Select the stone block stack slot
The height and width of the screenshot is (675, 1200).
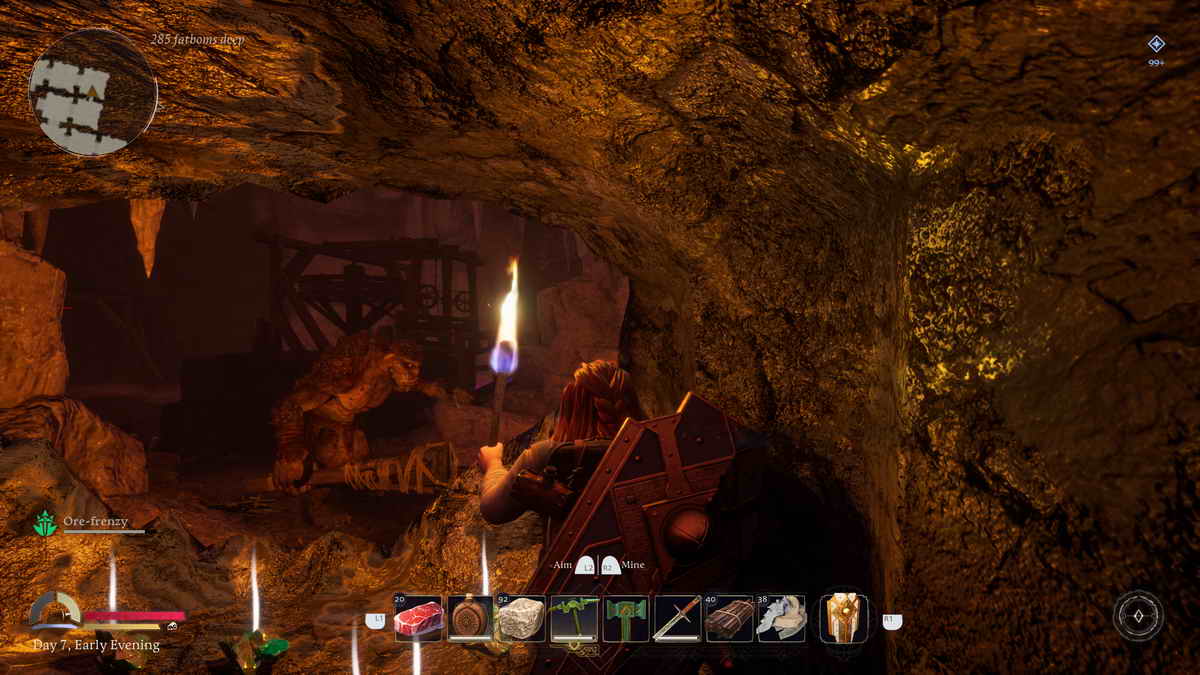522,618
